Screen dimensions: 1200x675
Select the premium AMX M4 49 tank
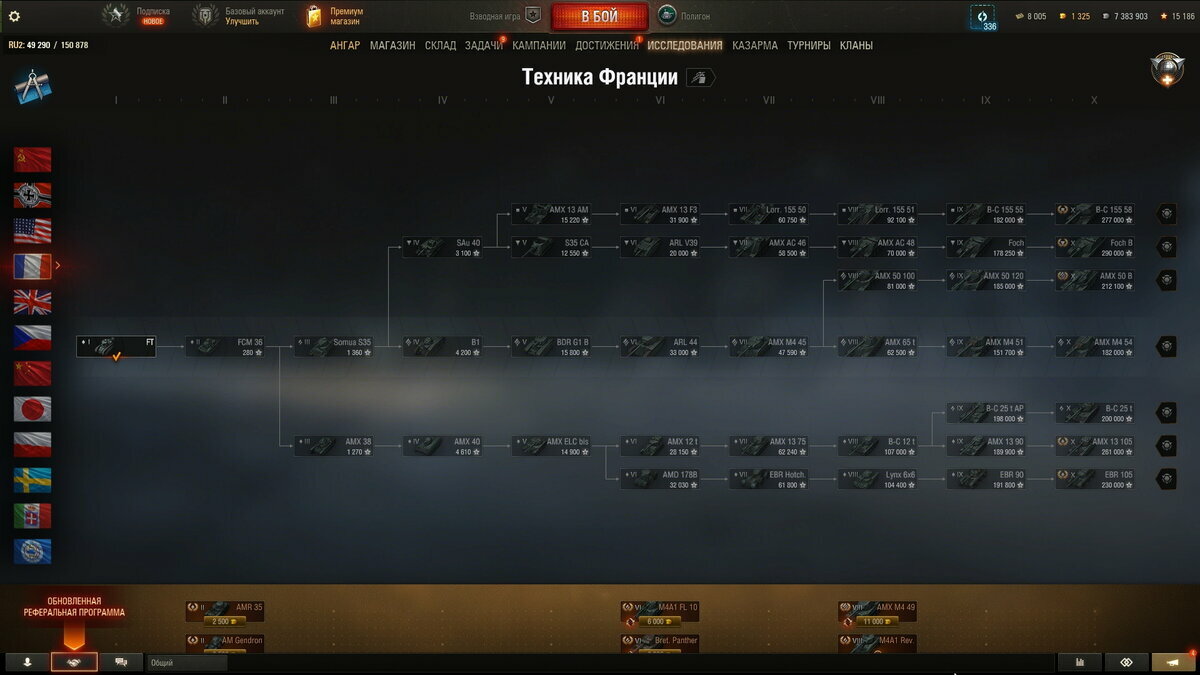pyautogui.click(x=878, y=612)
